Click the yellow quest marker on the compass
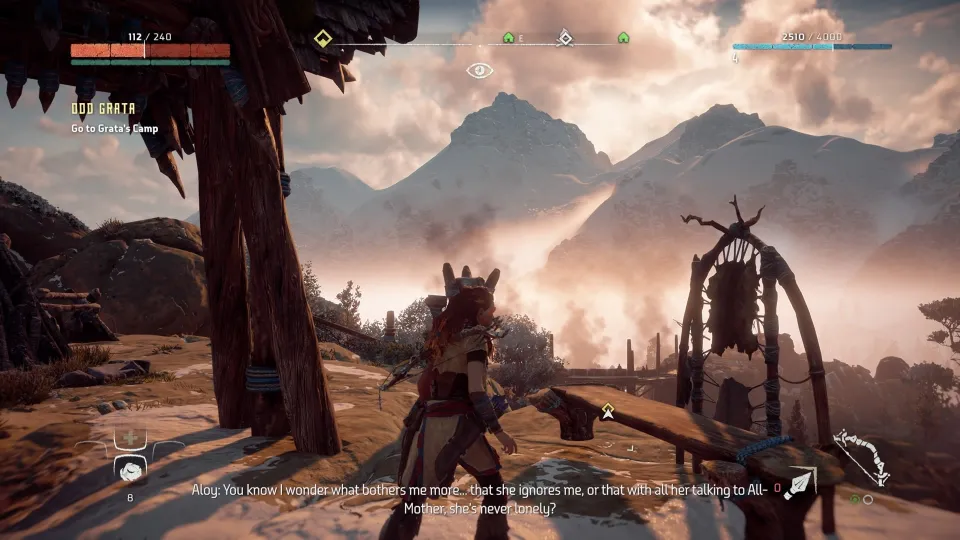This screenshot has height=540, width=960. pyautogui.click(x=322, y=38)
